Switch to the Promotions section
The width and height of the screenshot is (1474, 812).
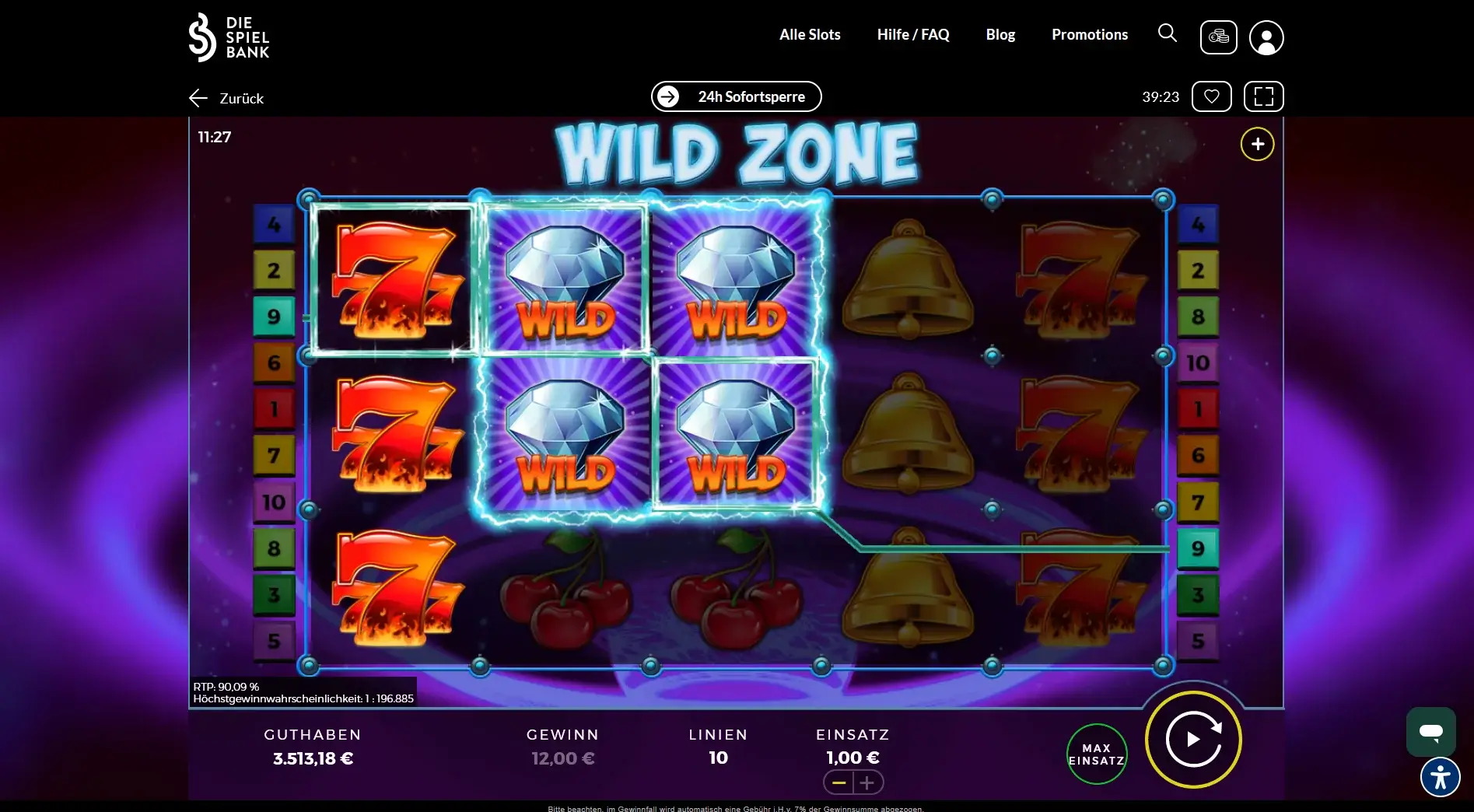point(1089,33)
